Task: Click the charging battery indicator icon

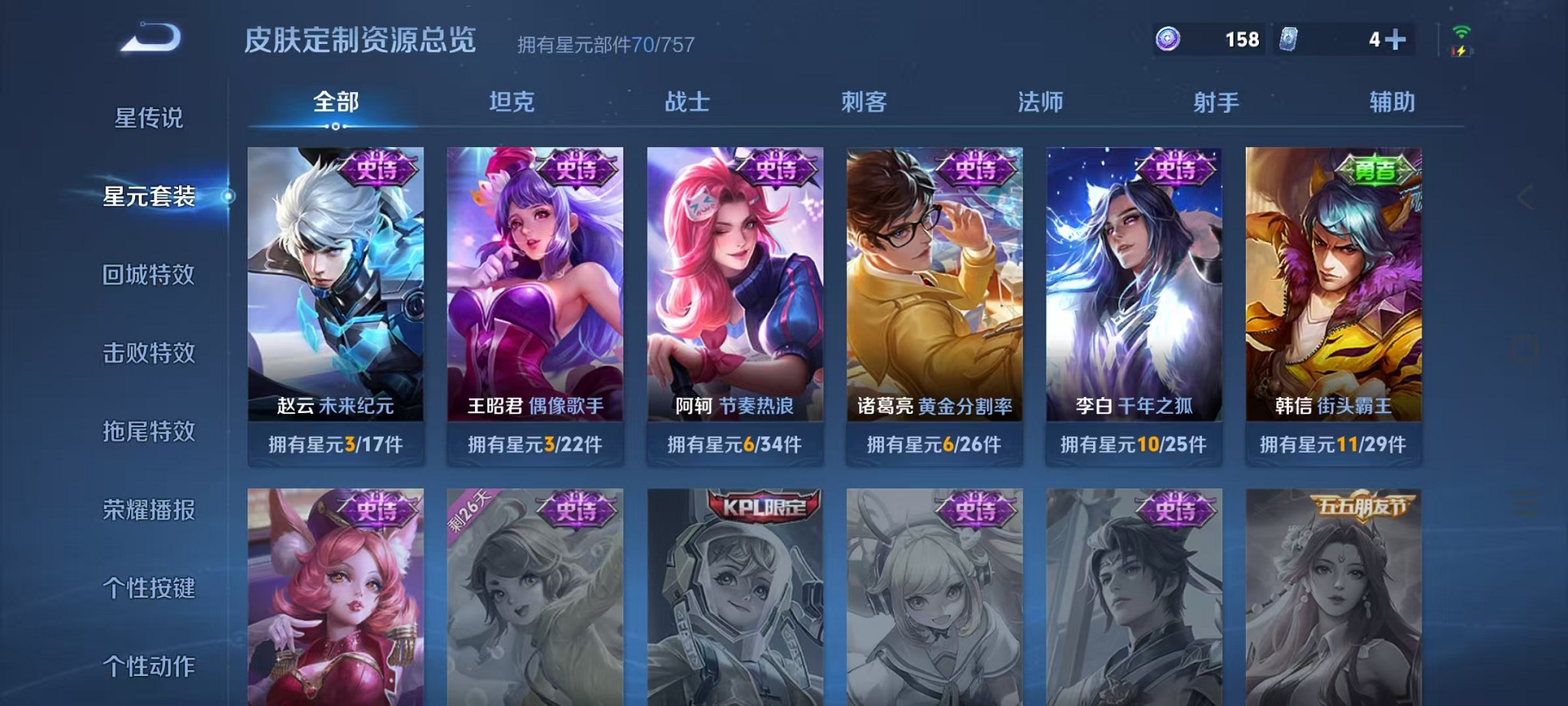Action: click(x=1462, y=52)
